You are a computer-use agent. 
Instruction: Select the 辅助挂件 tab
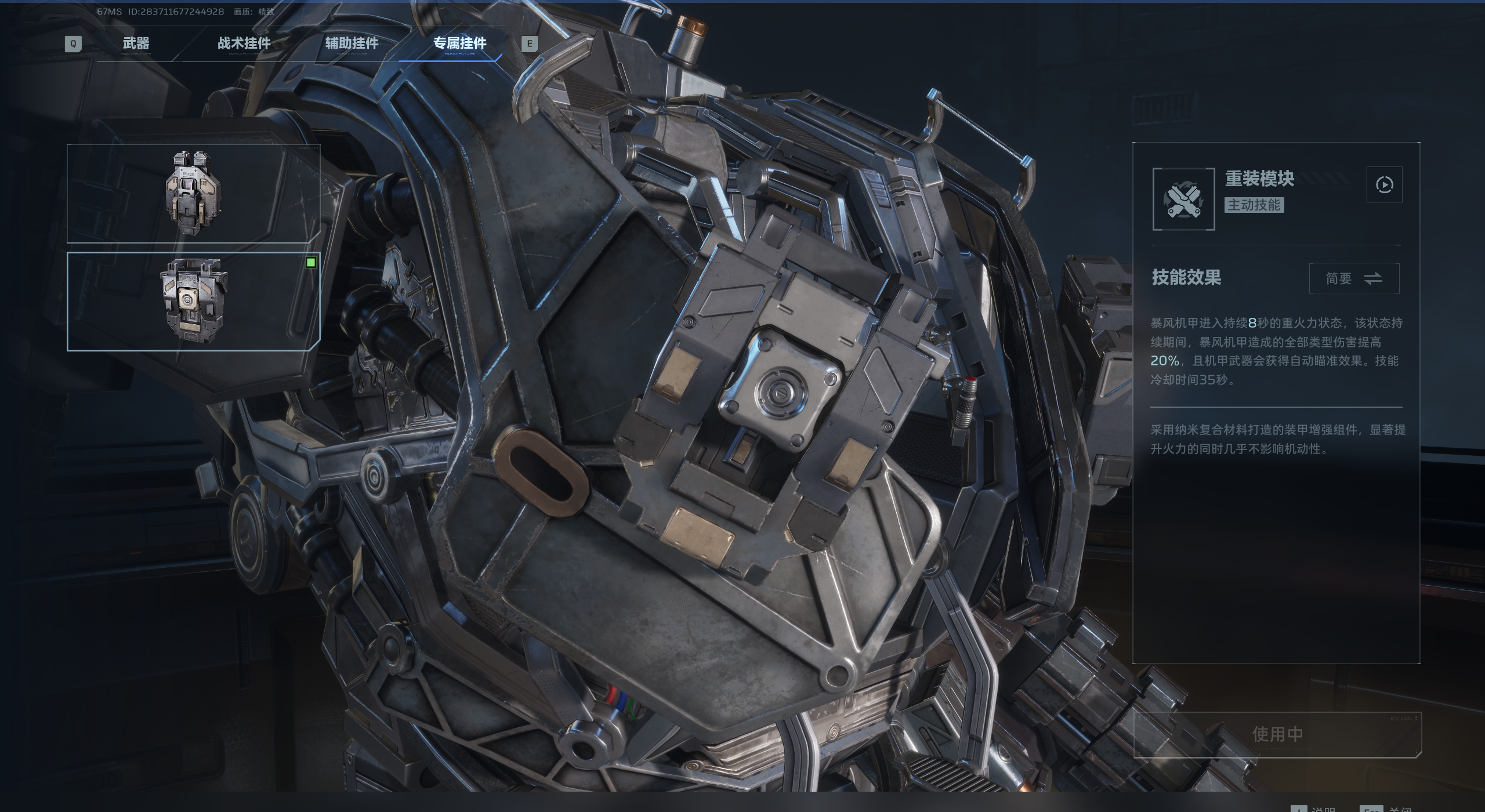point(352,43)
